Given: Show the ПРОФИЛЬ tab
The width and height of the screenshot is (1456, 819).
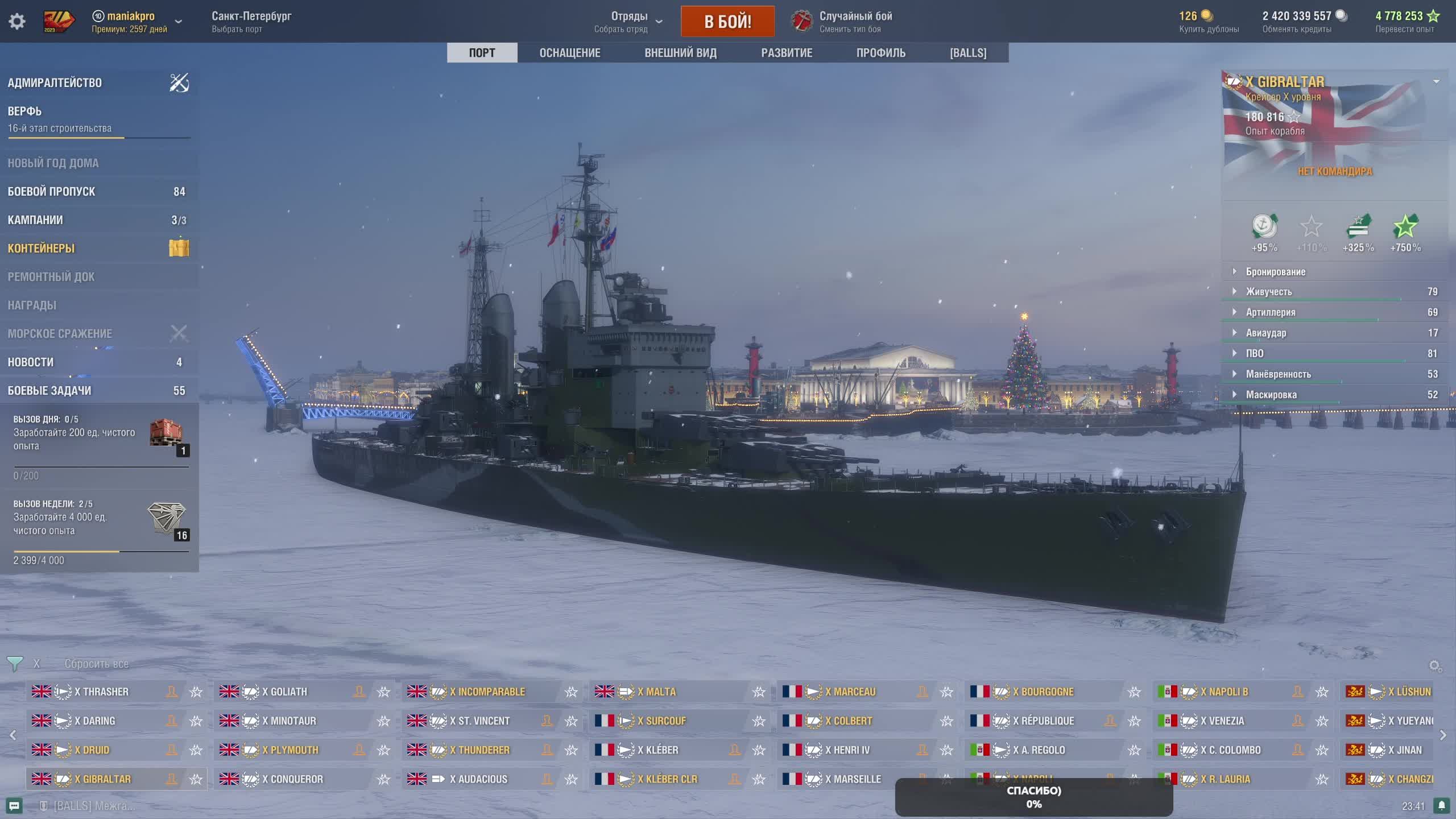Looking at the screenshot, I should click(880, 53).
